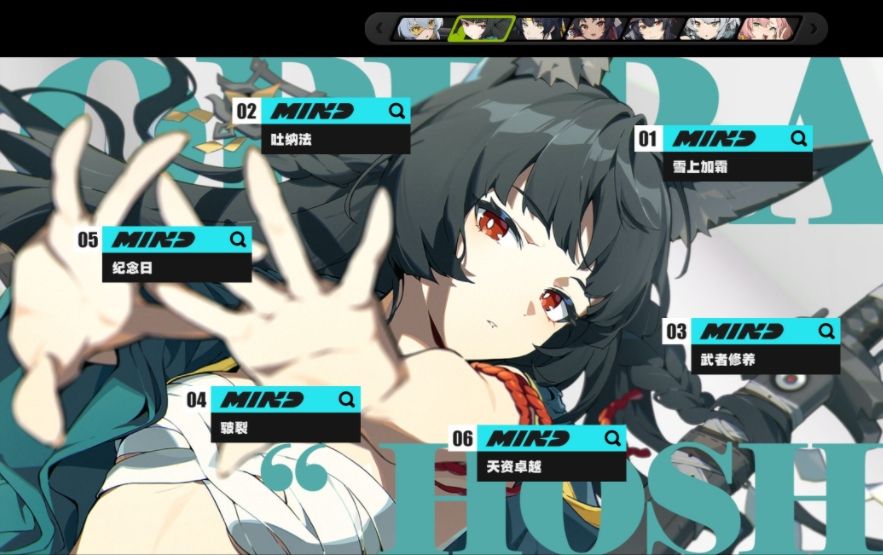This screenshot has width=883, height=555.
Task: Click the left arrow of the character bar
Action: click(x=380, y=27)
